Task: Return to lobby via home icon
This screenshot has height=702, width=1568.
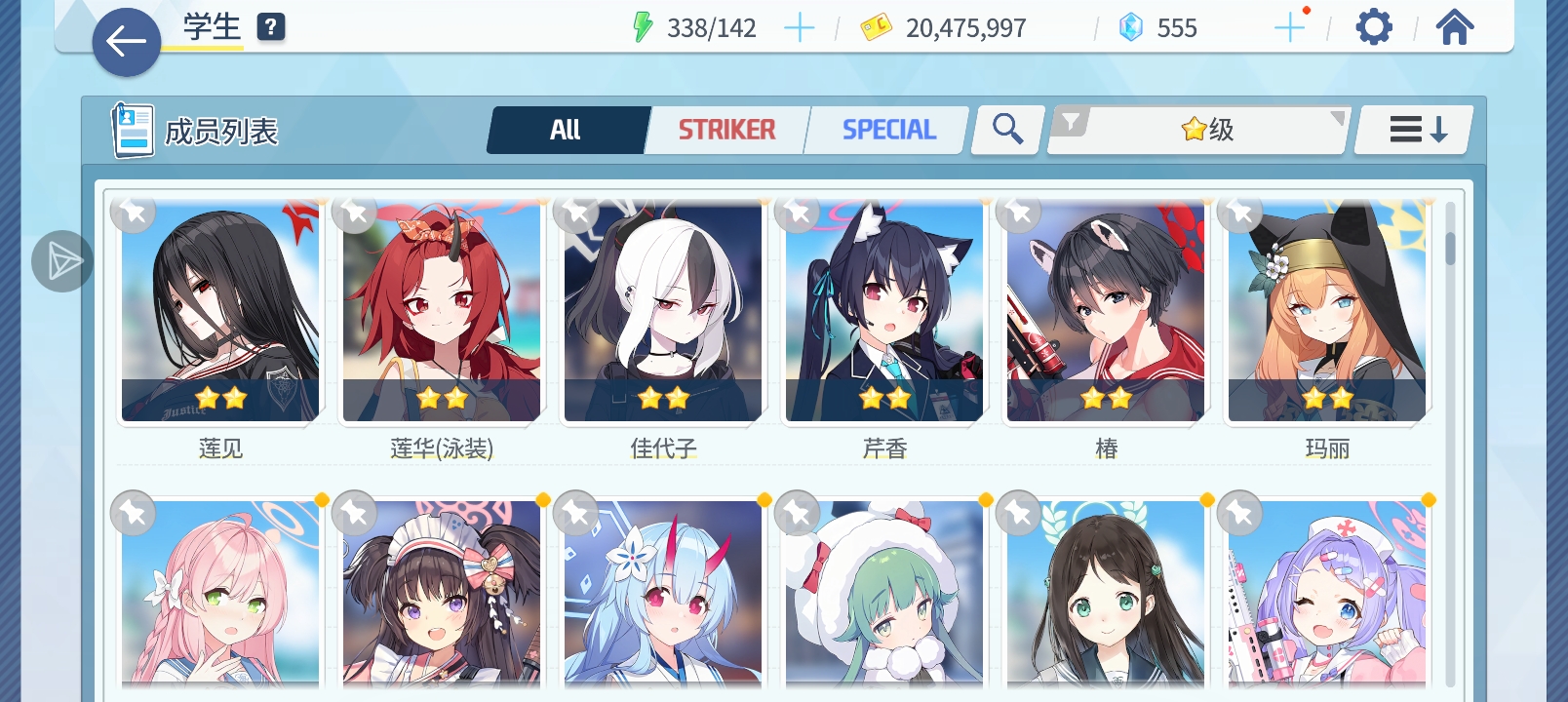Action: [x=1454, y=26]
